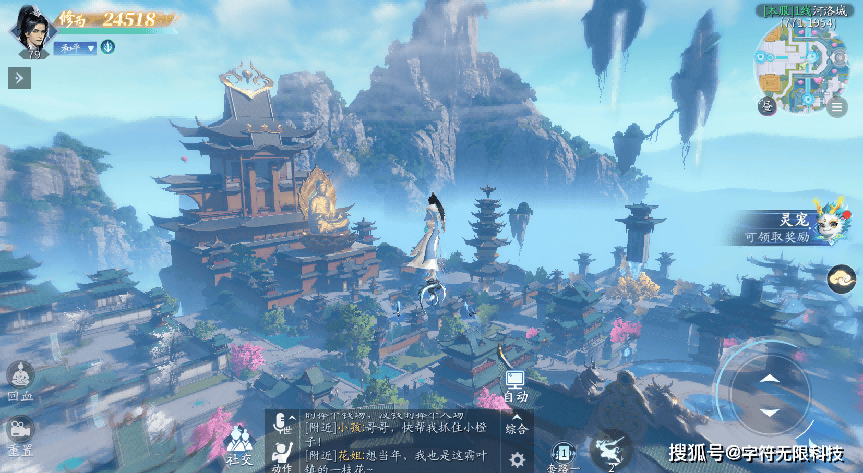
Task: Expand the collapsed side panel arrow
Action: [x=19, y=78]
